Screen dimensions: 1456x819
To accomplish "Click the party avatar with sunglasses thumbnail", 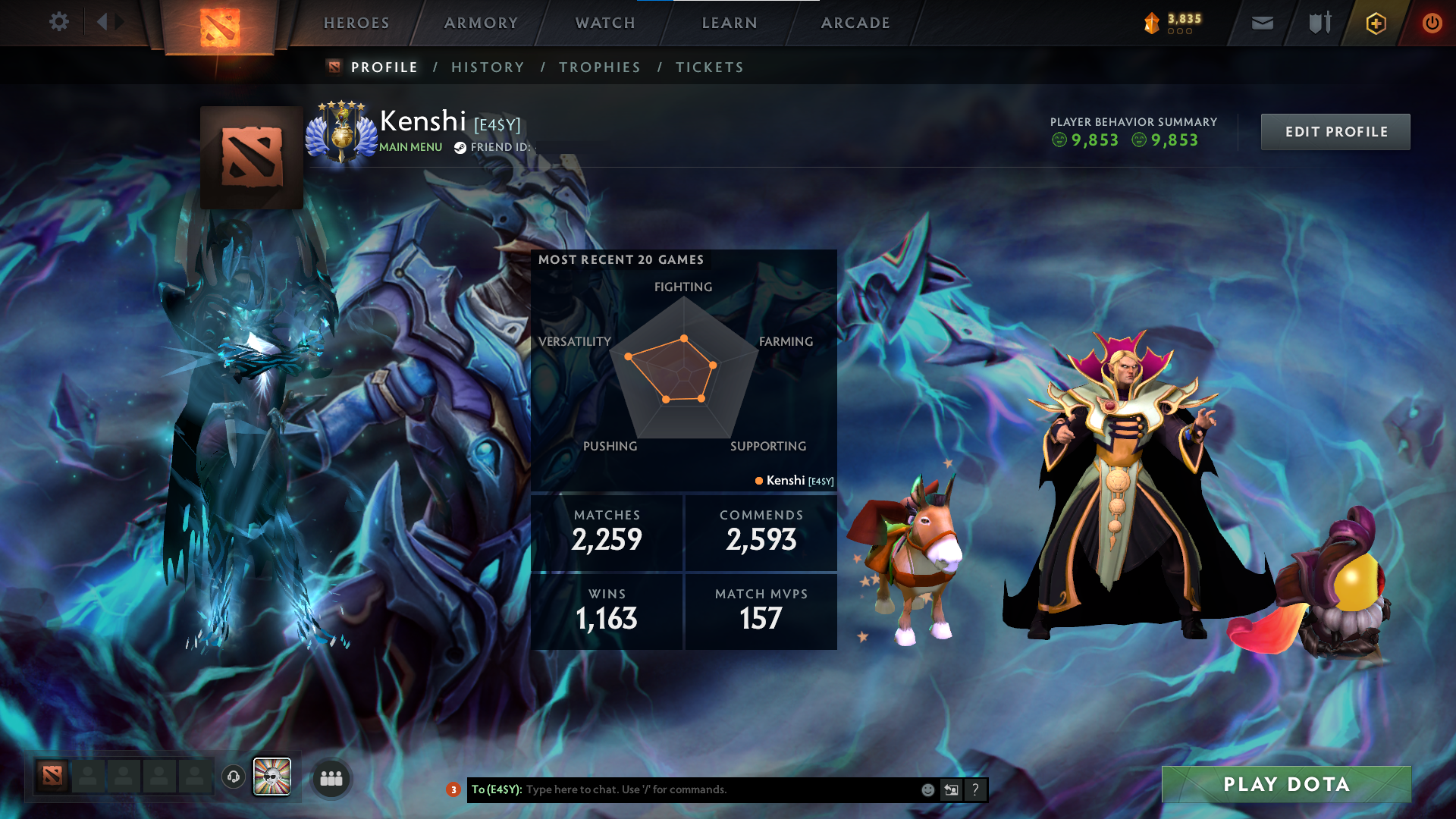I will (272, 777).
